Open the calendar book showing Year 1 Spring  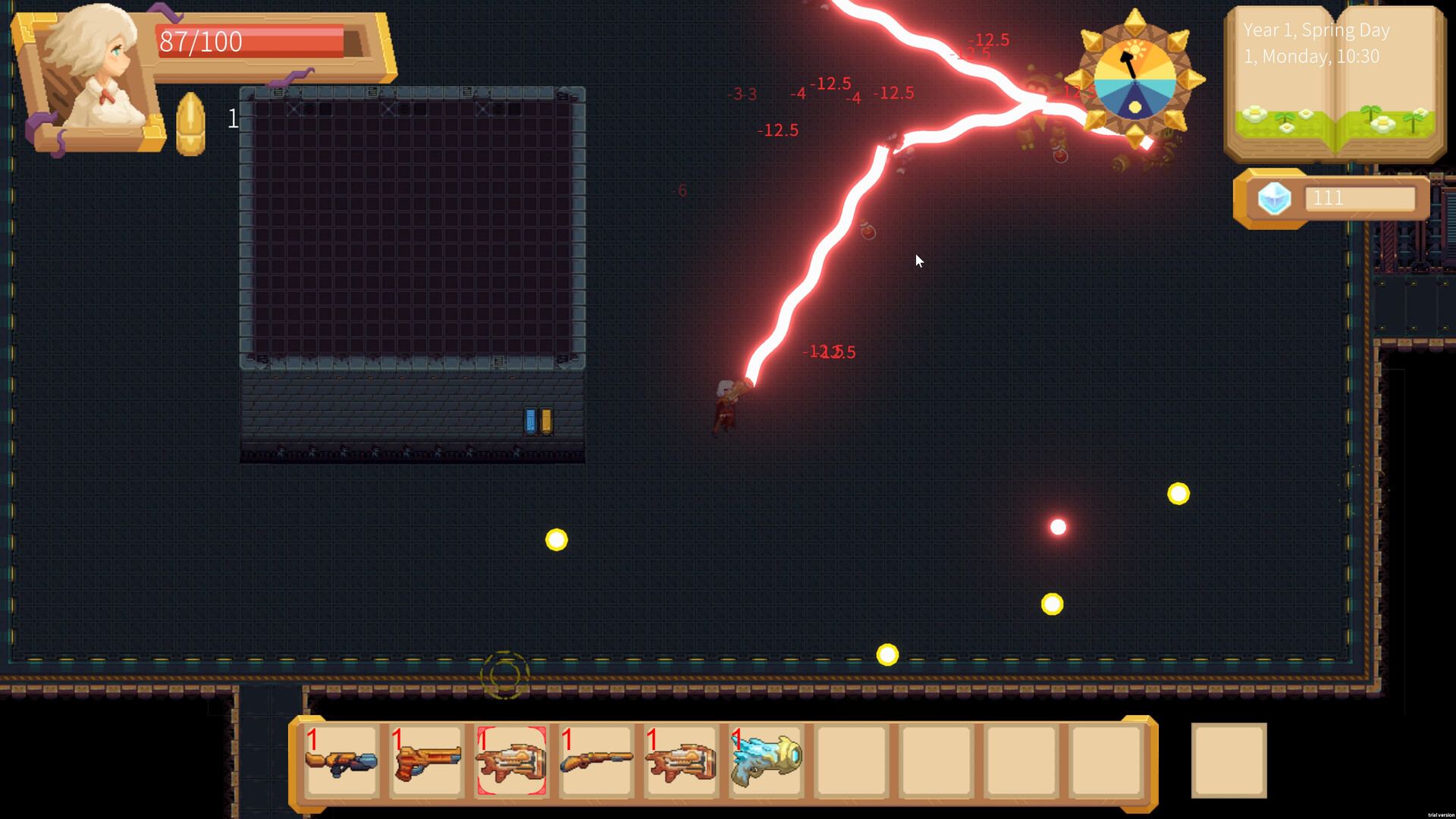(1333, 83)
